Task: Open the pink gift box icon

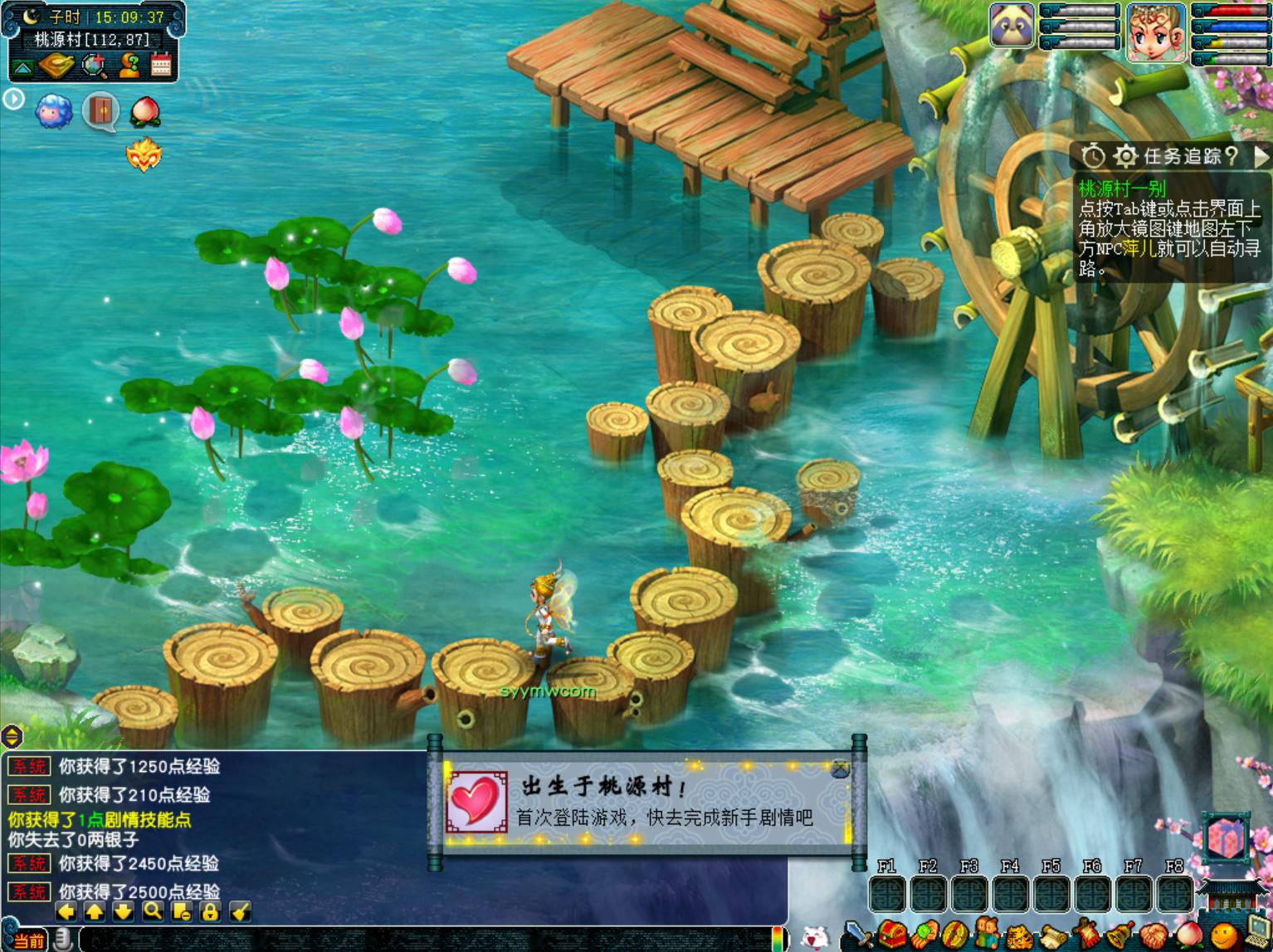Action: click(x=1227, y=837)
